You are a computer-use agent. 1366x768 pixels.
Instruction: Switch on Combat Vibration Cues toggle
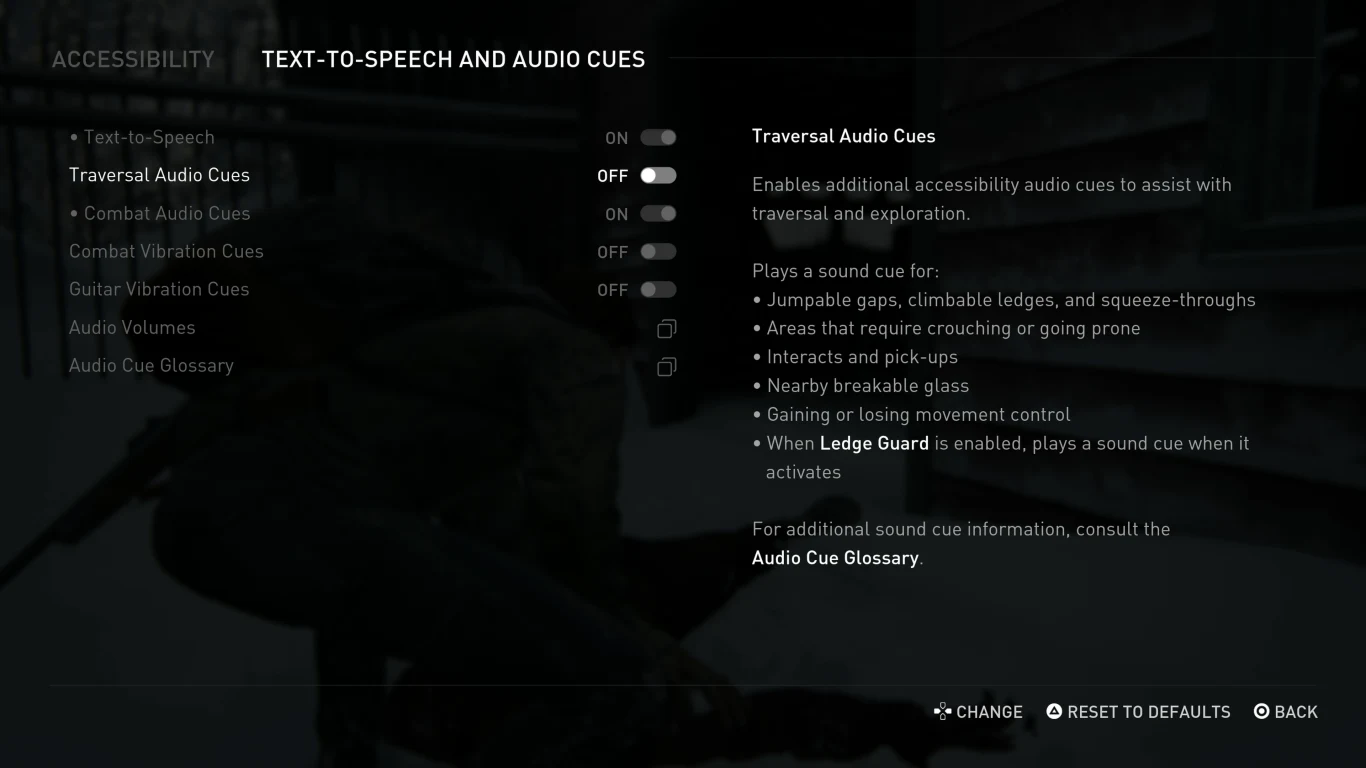[x=658, y=252]
